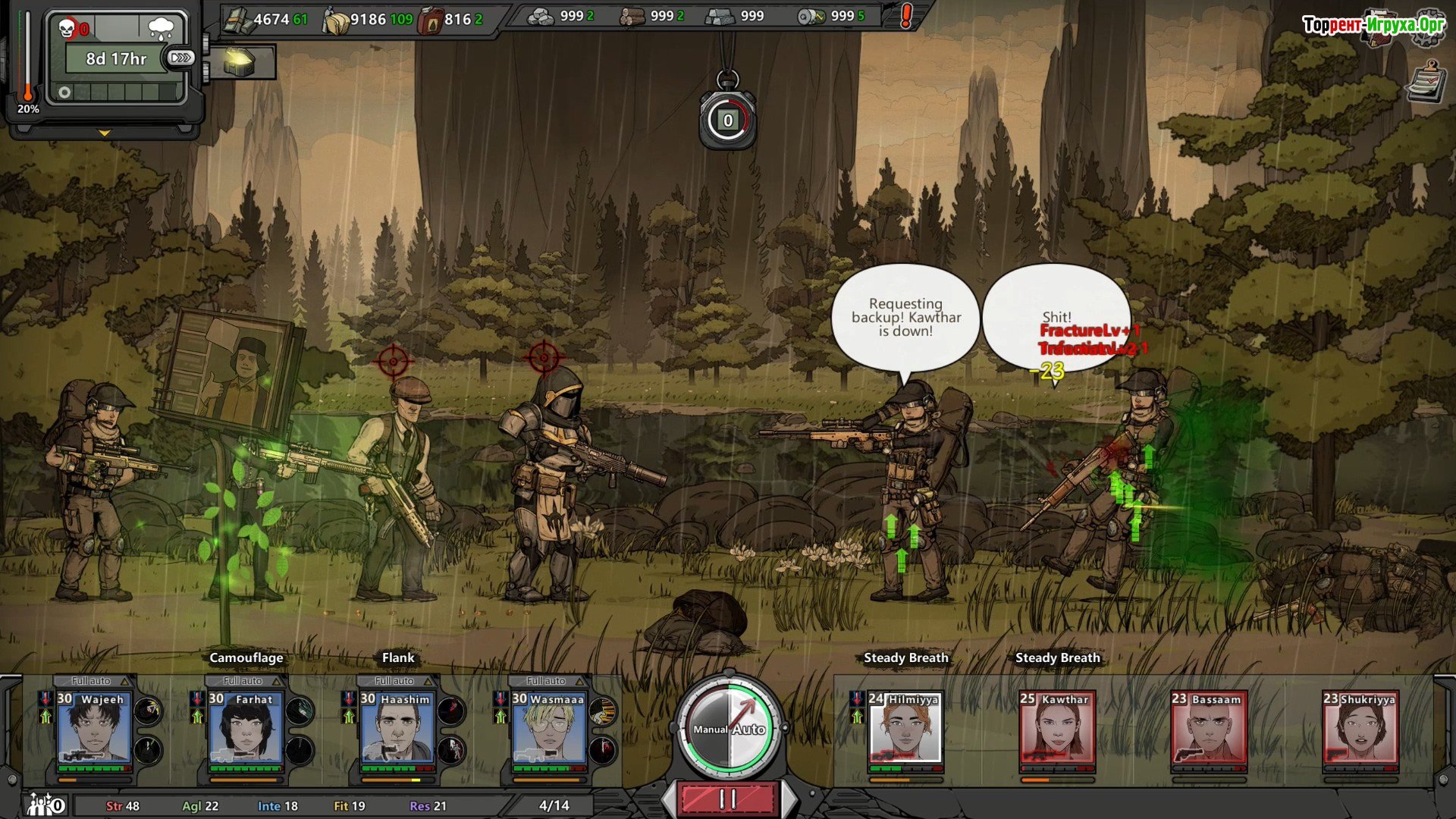Open the clipboard task list
This screenshot has width=1456, height=819.
pos(1425,82)
